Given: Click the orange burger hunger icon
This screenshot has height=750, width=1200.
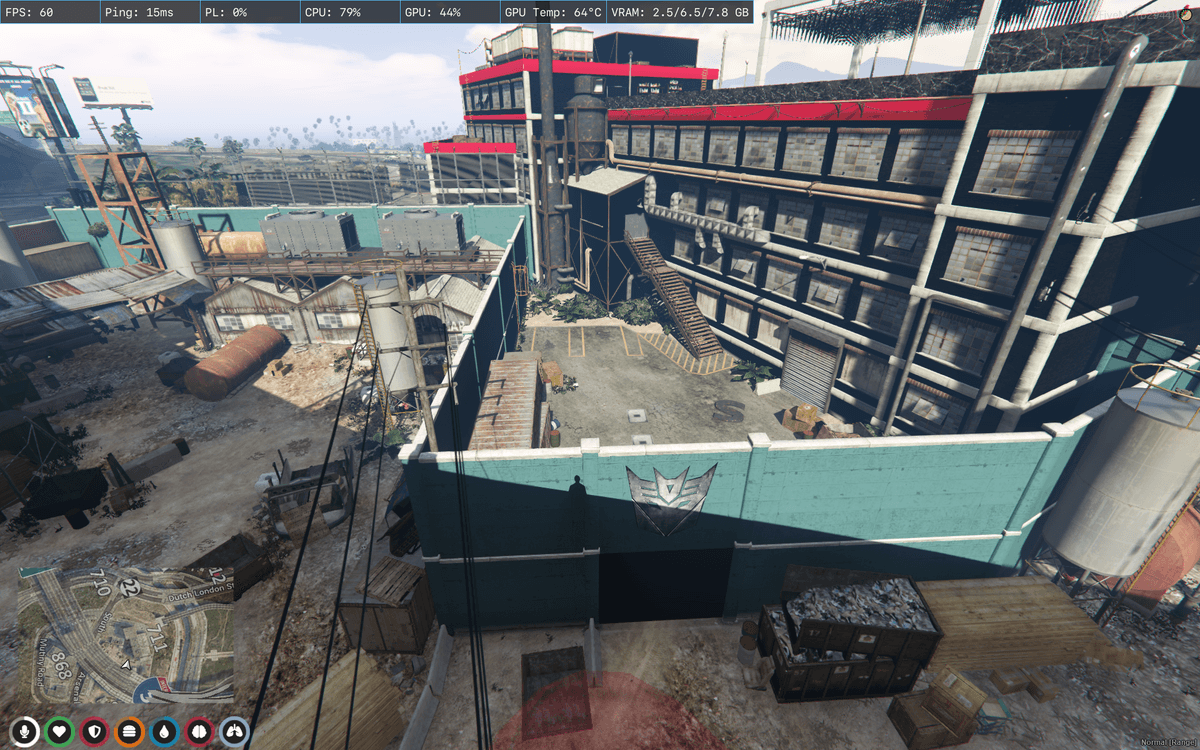Looking at the screenshot, I should pyautogui.click(x=129, y=732).
